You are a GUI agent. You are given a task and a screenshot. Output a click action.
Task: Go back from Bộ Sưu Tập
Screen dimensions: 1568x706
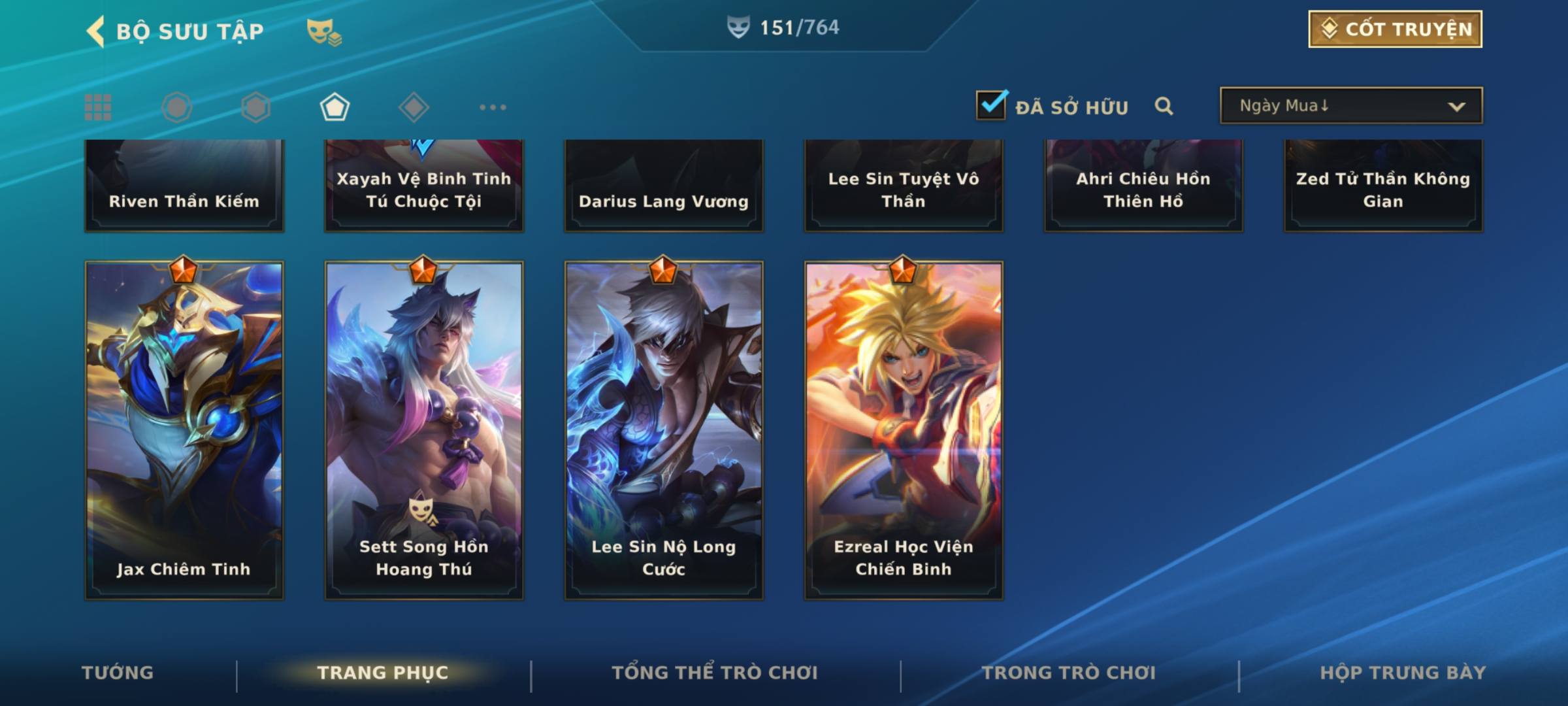click(95, 31)
